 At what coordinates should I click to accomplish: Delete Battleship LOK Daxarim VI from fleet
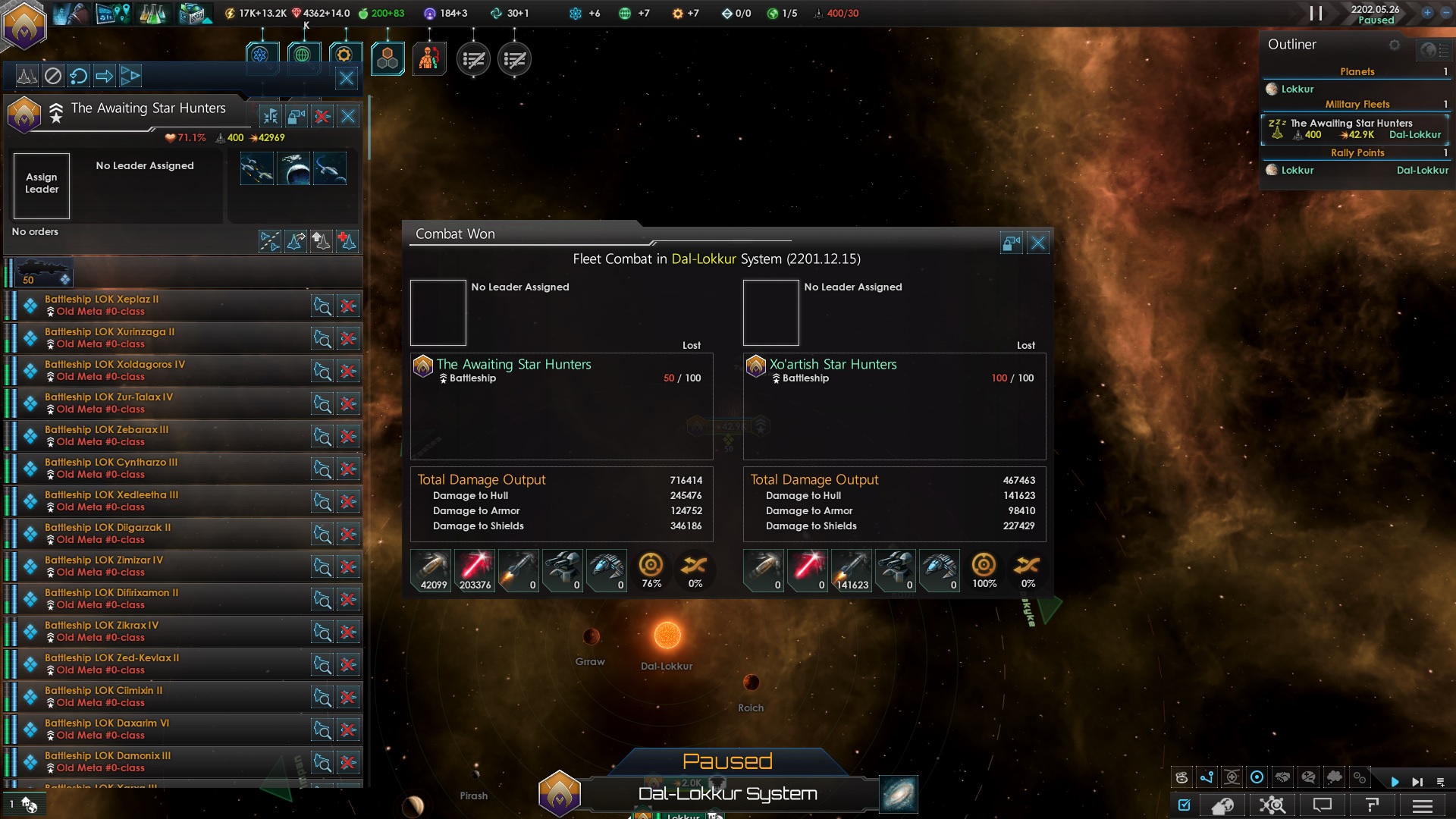348,730
